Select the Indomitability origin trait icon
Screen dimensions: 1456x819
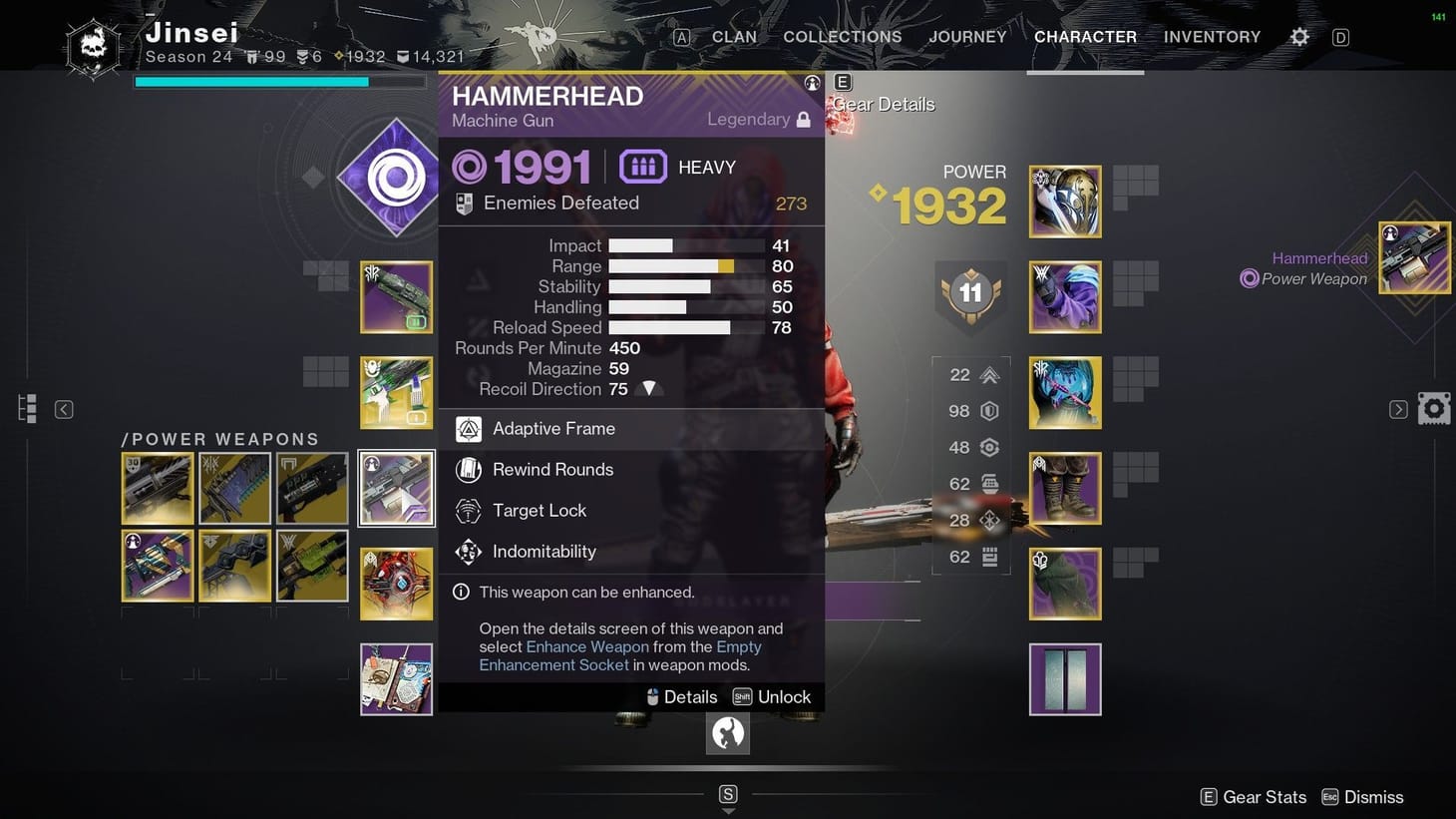click(468, 551)
